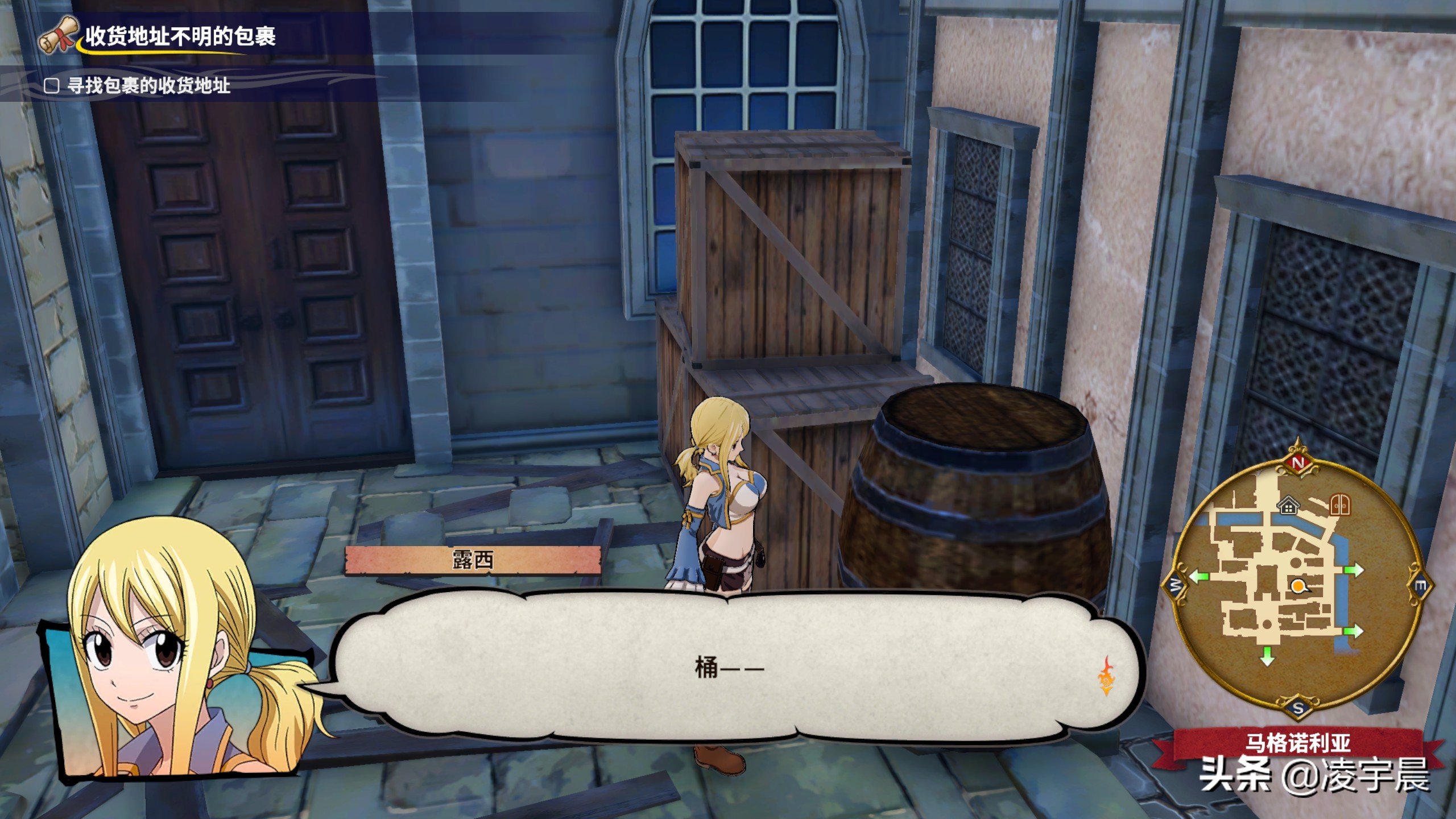The height and width of the screenshot is (819, 1456).
Task: Tick the package address objective checkbox
Action: tap(52, 86)
